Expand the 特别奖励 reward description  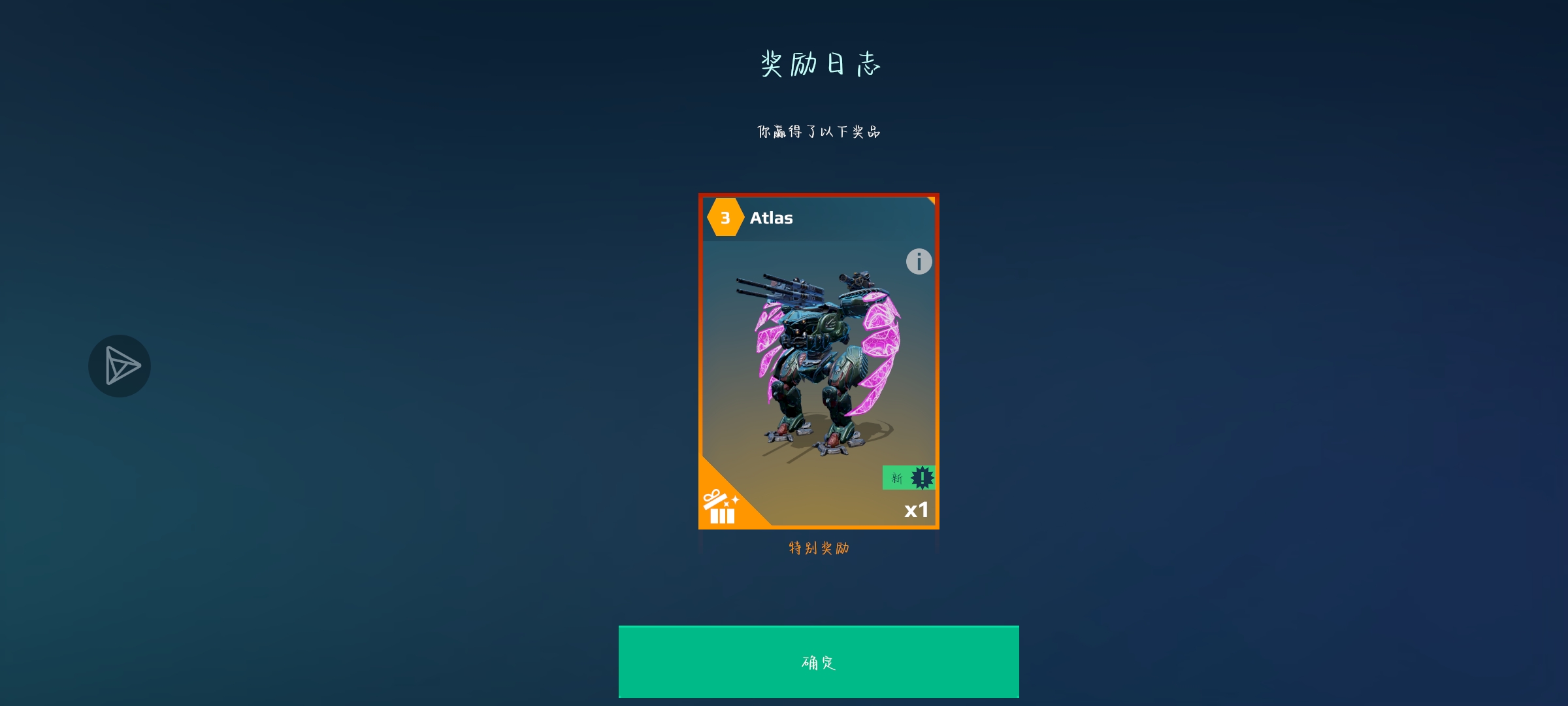819,549
